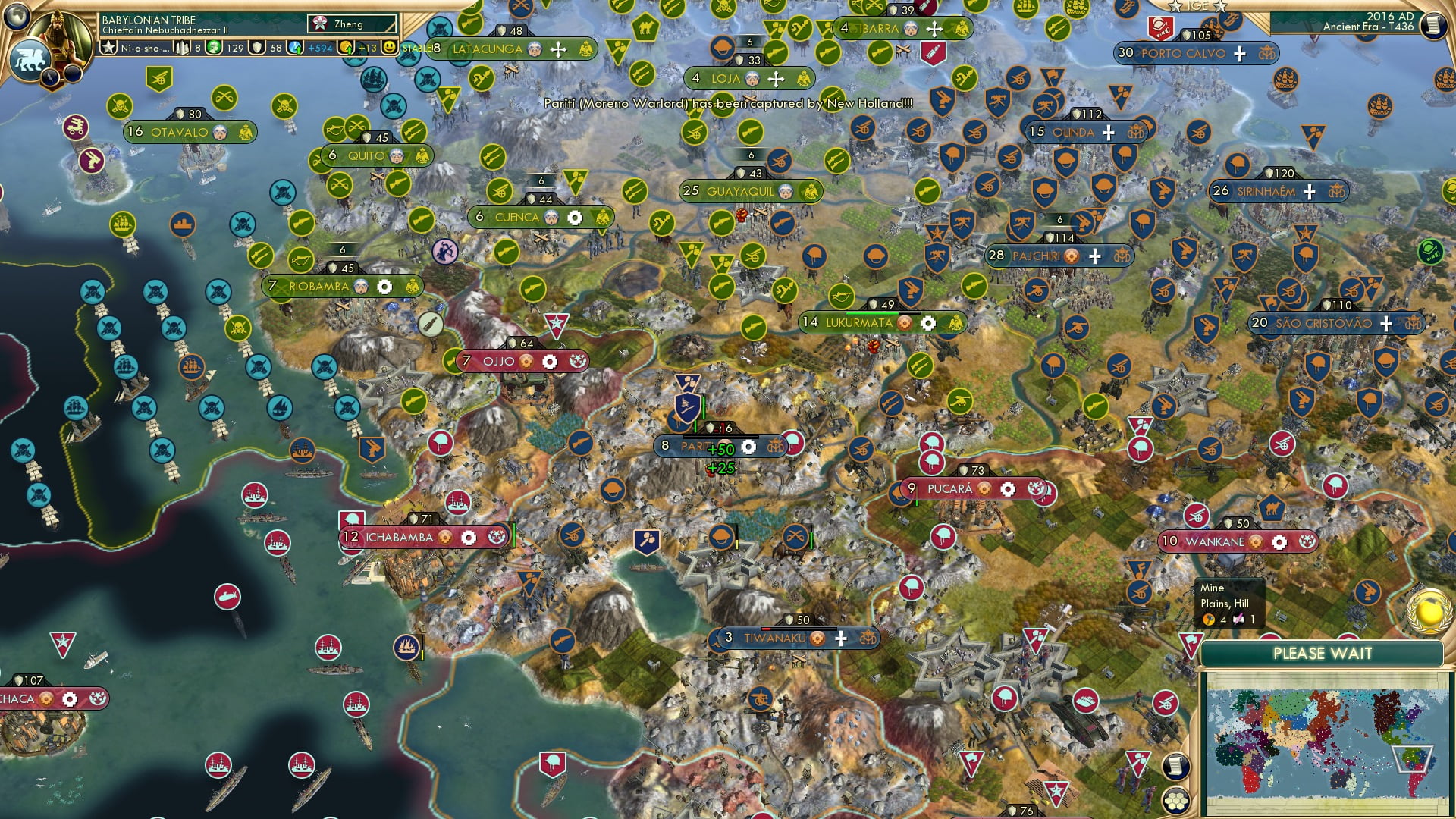
Task: Select the Tiwanaku city banner
Action: (x=773, y=639)
